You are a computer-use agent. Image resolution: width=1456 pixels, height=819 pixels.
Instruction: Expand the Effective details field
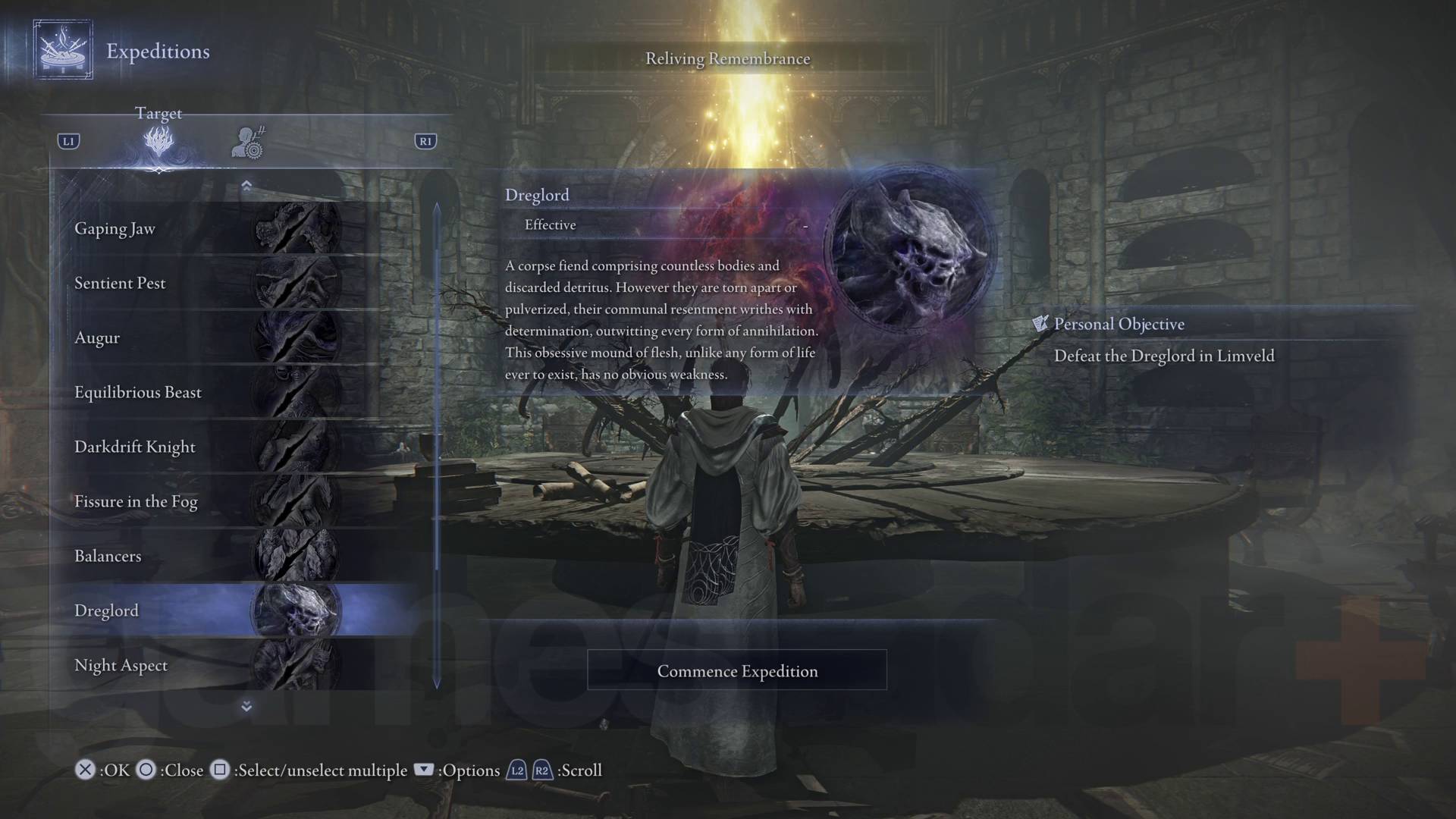click(550, 224)
